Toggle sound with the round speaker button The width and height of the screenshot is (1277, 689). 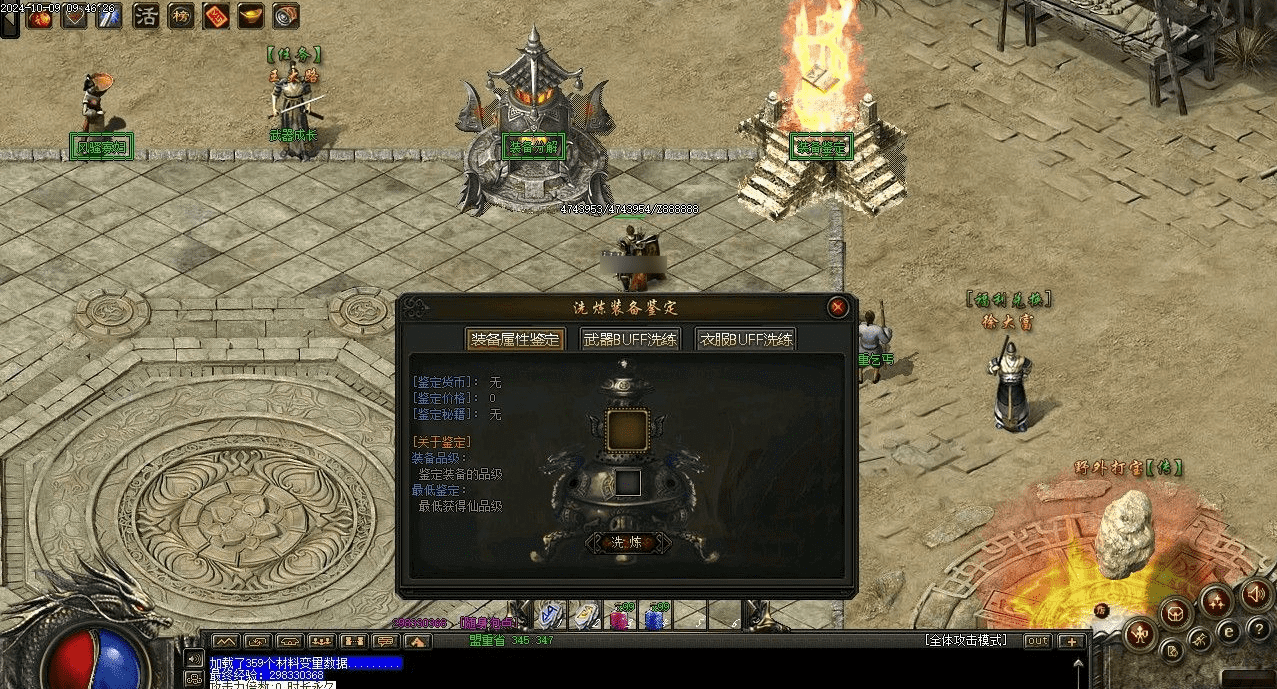click(x=1254, y=595)
